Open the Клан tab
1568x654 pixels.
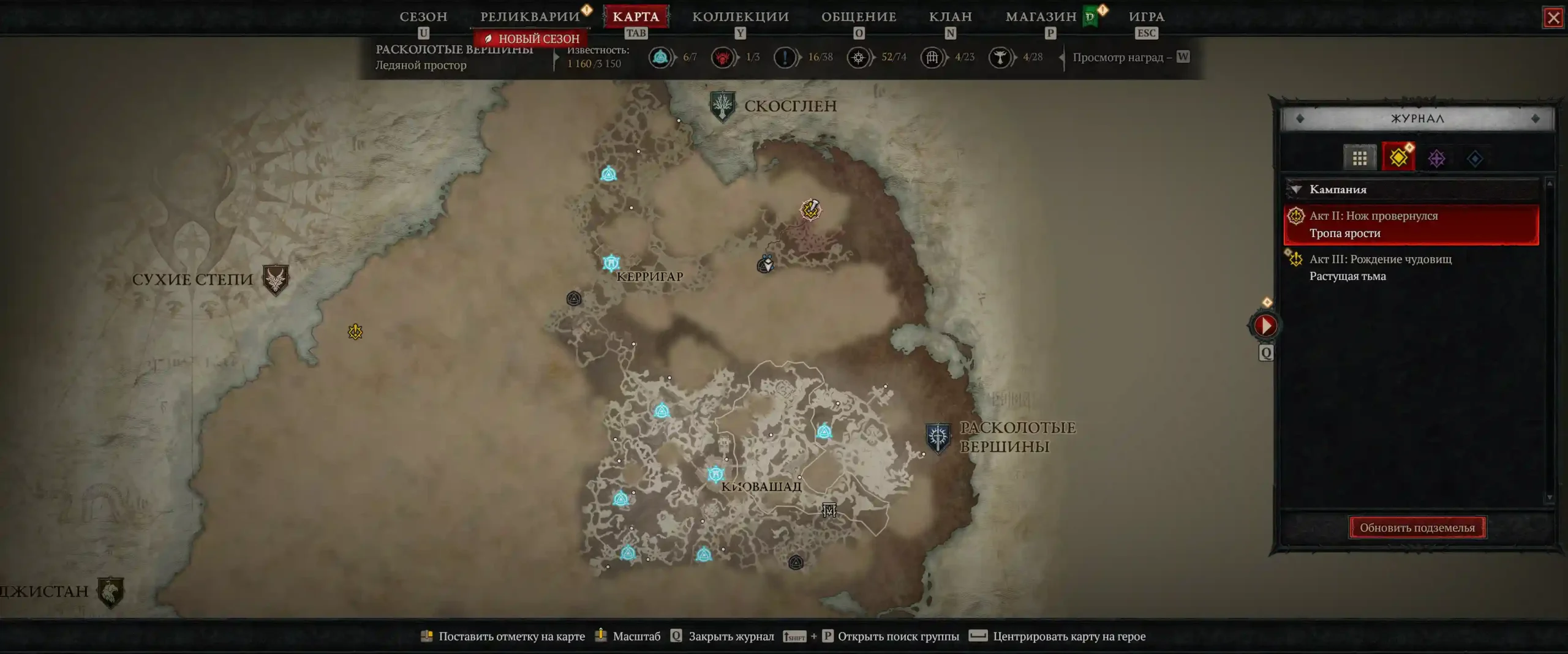point(950,17)
